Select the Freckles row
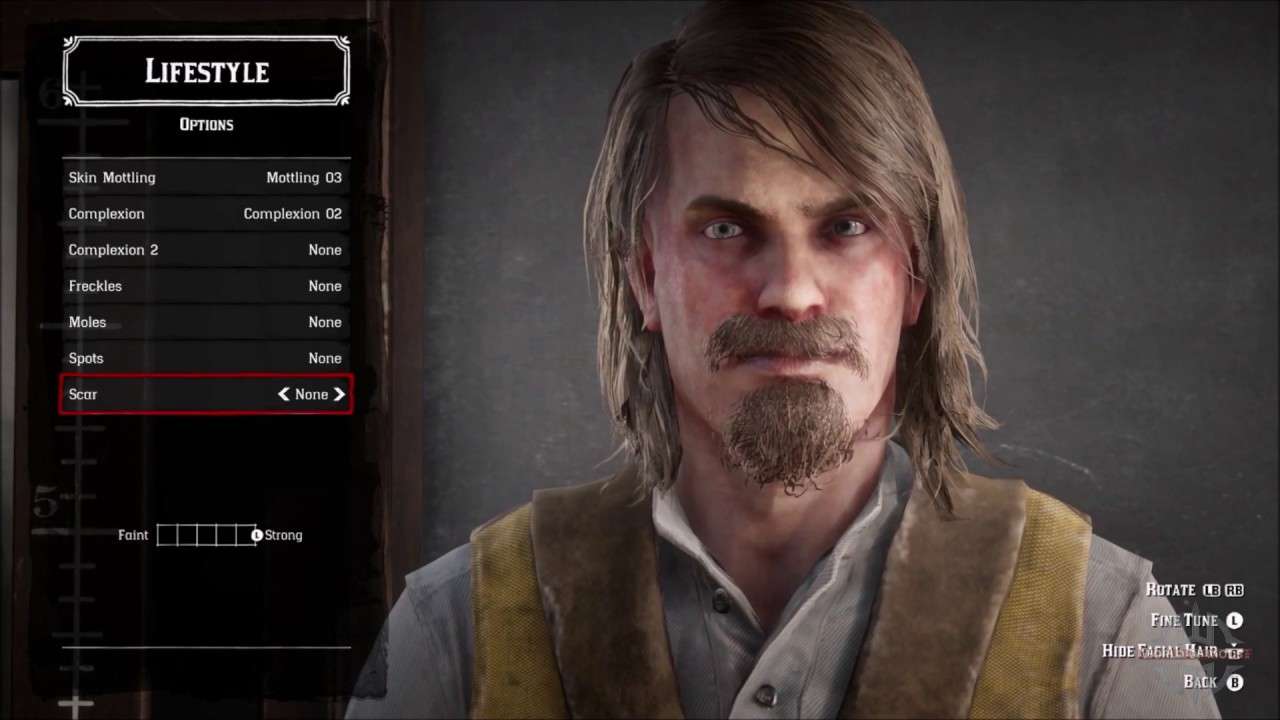This screenshot has height=720, width=1280. [x=205, y=286]
